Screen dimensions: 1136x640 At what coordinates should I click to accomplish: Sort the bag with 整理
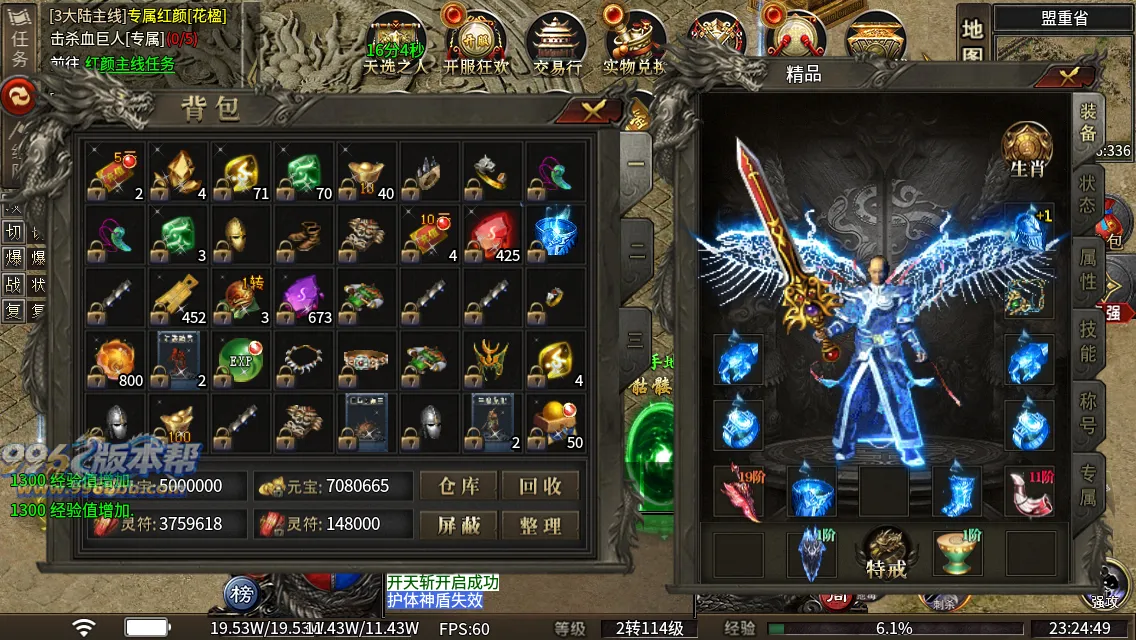540,524
